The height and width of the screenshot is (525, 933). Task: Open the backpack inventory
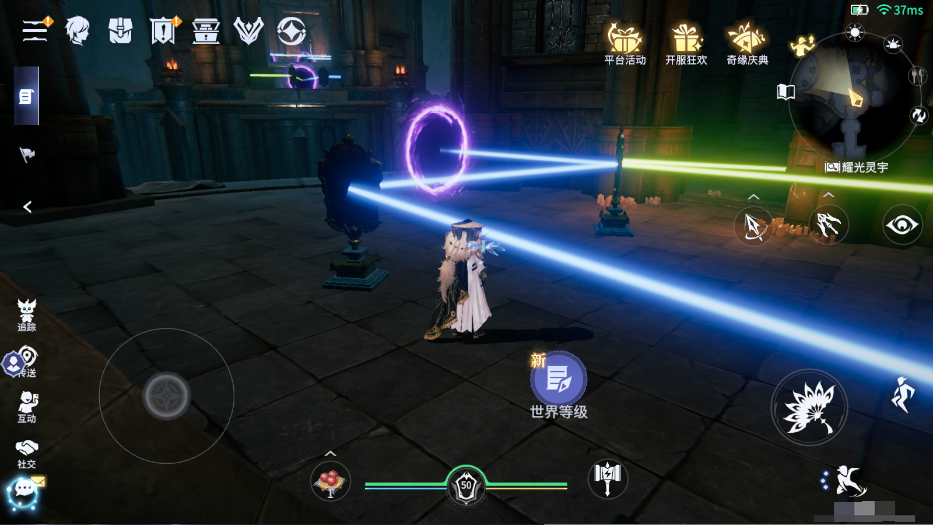click(x=121, y=31)
